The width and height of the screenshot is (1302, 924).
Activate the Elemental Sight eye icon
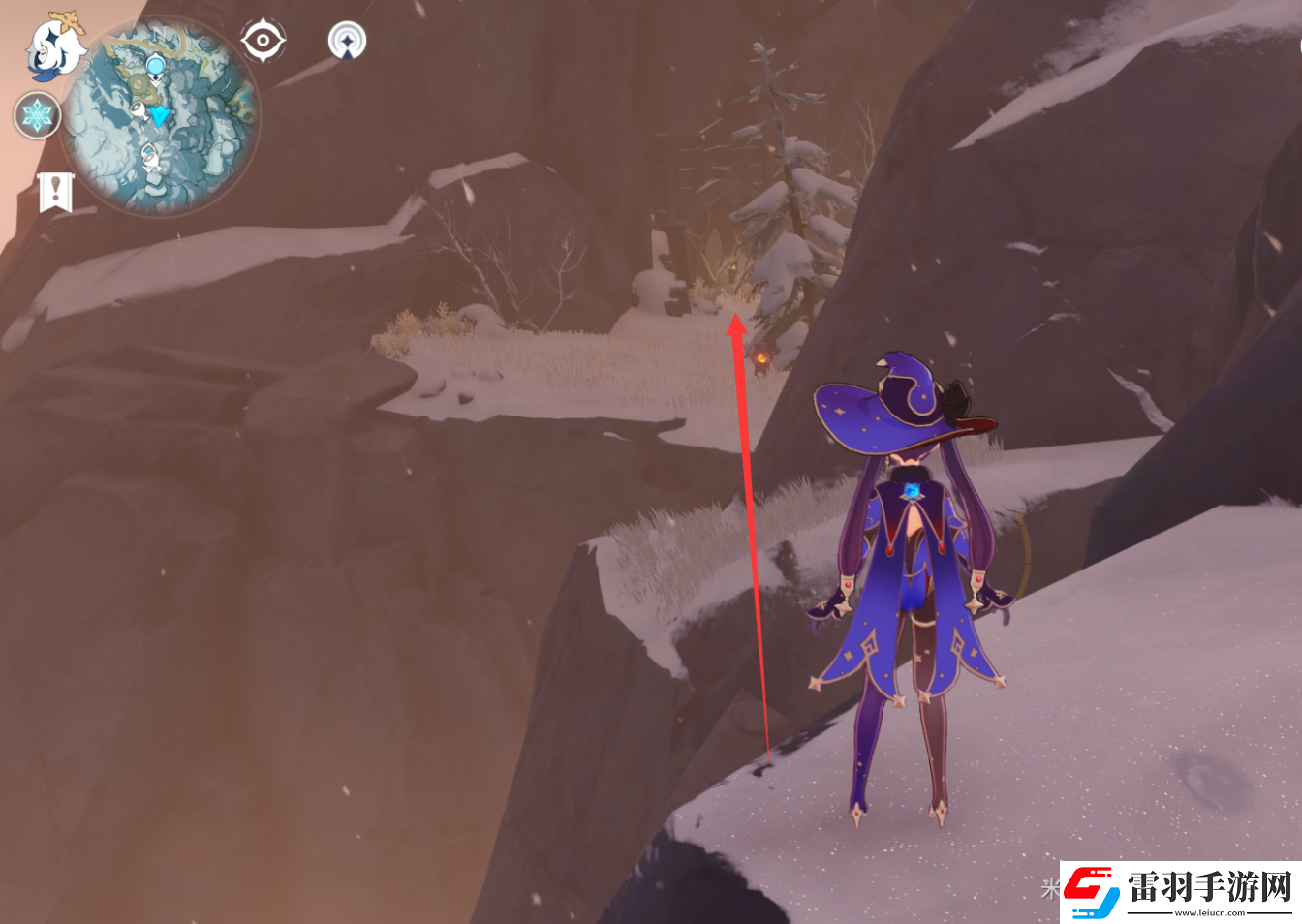tap(263, 42)
